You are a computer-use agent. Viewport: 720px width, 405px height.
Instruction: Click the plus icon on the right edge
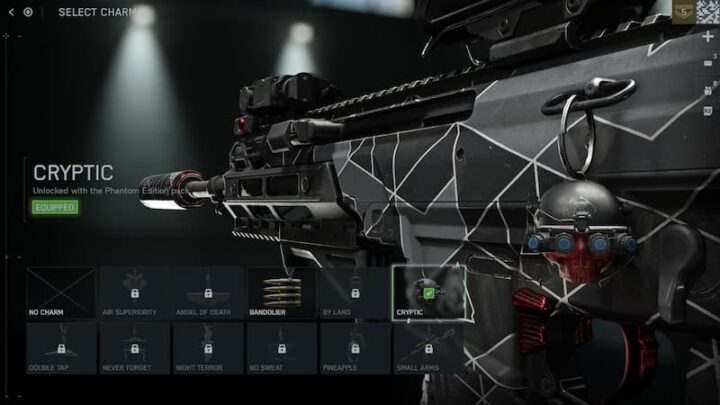click(708, 36)
